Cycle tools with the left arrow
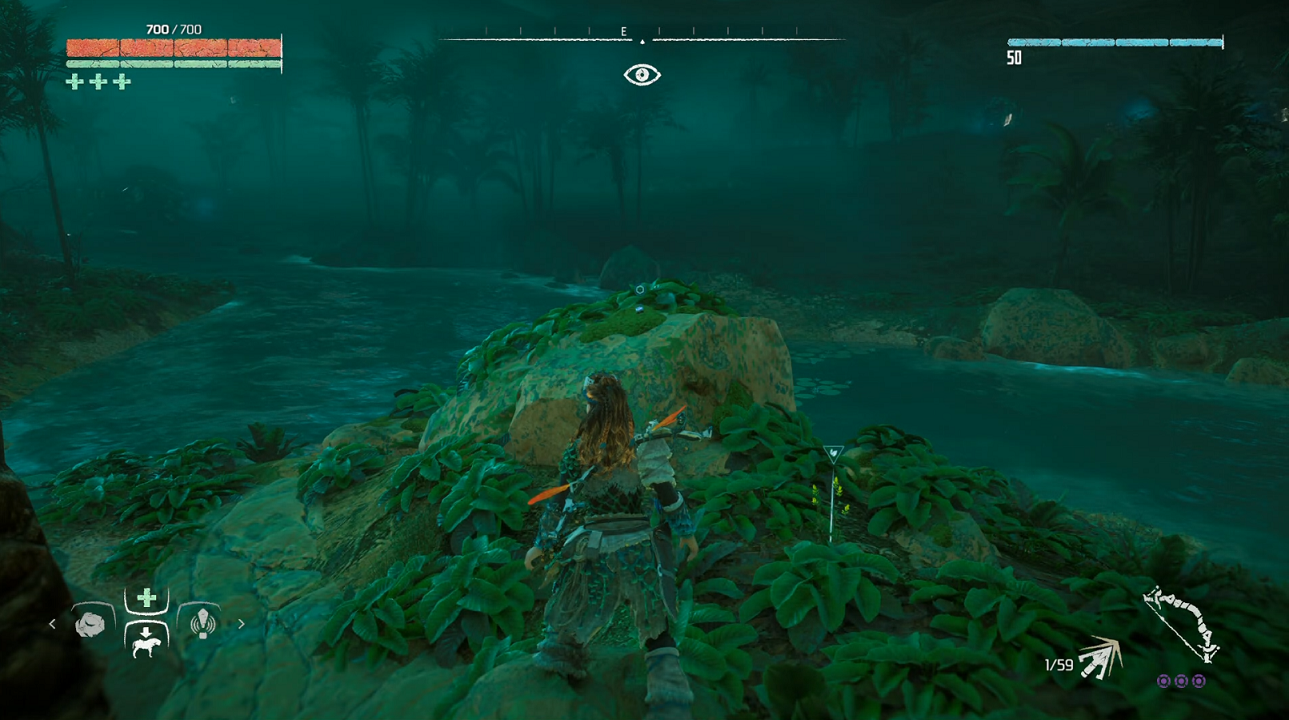This screenshot has width=1289, height=720. pyautogui.click(x=53, y=624)
